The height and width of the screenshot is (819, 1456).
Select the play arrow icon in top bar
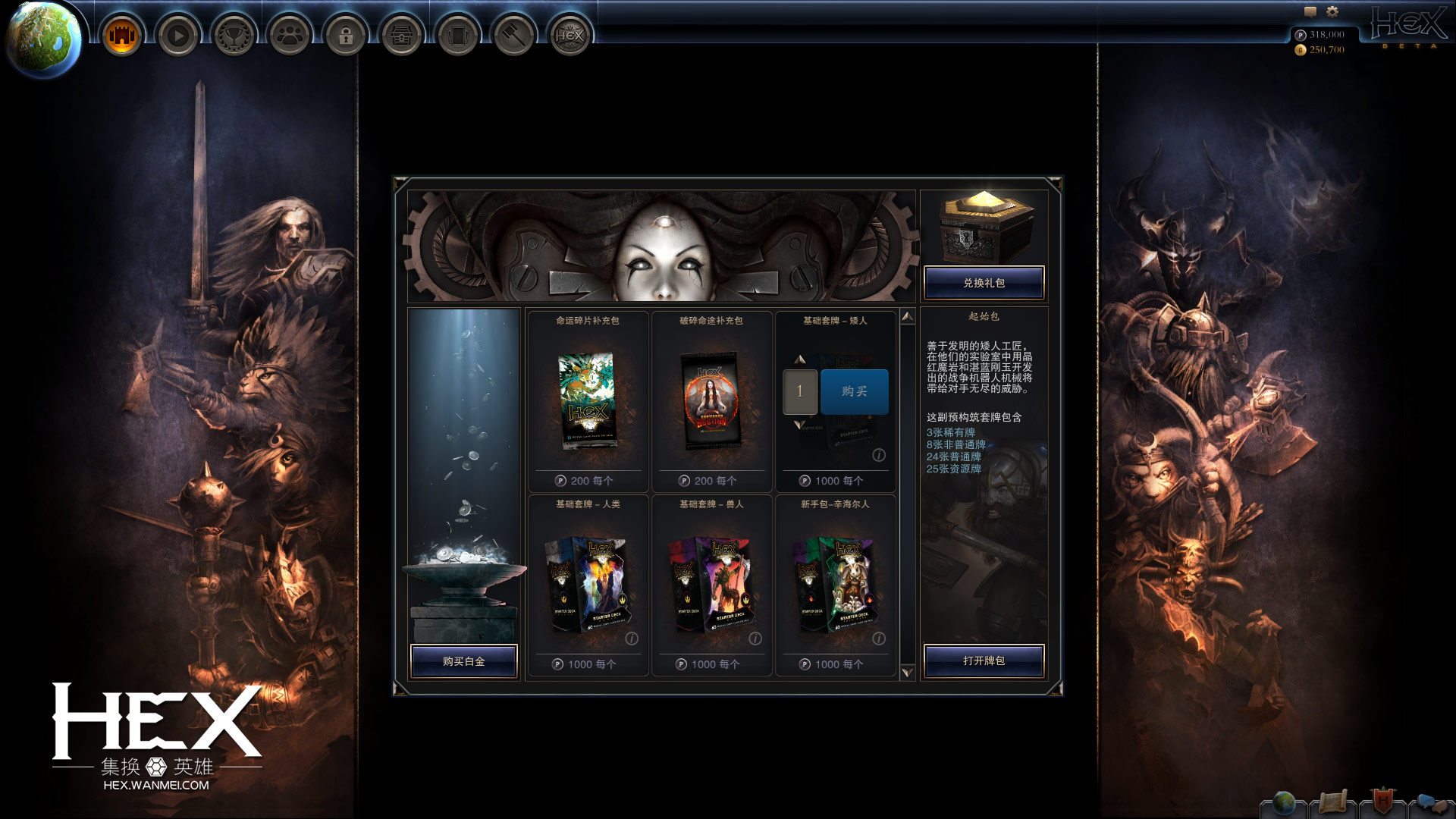coord(178,35)
